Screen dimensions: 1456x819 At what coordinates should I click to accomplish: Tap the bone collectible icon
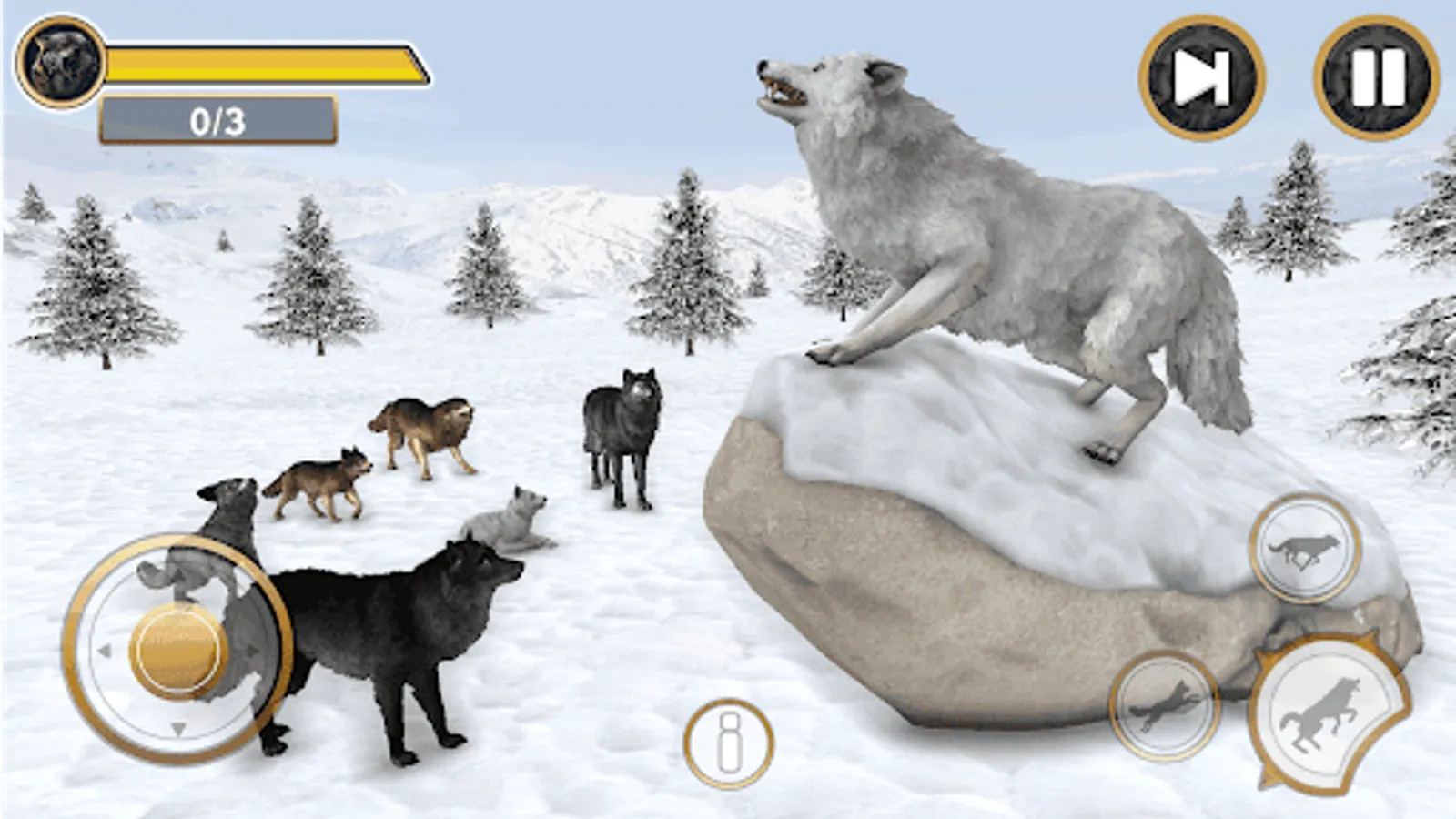point(728,744)
